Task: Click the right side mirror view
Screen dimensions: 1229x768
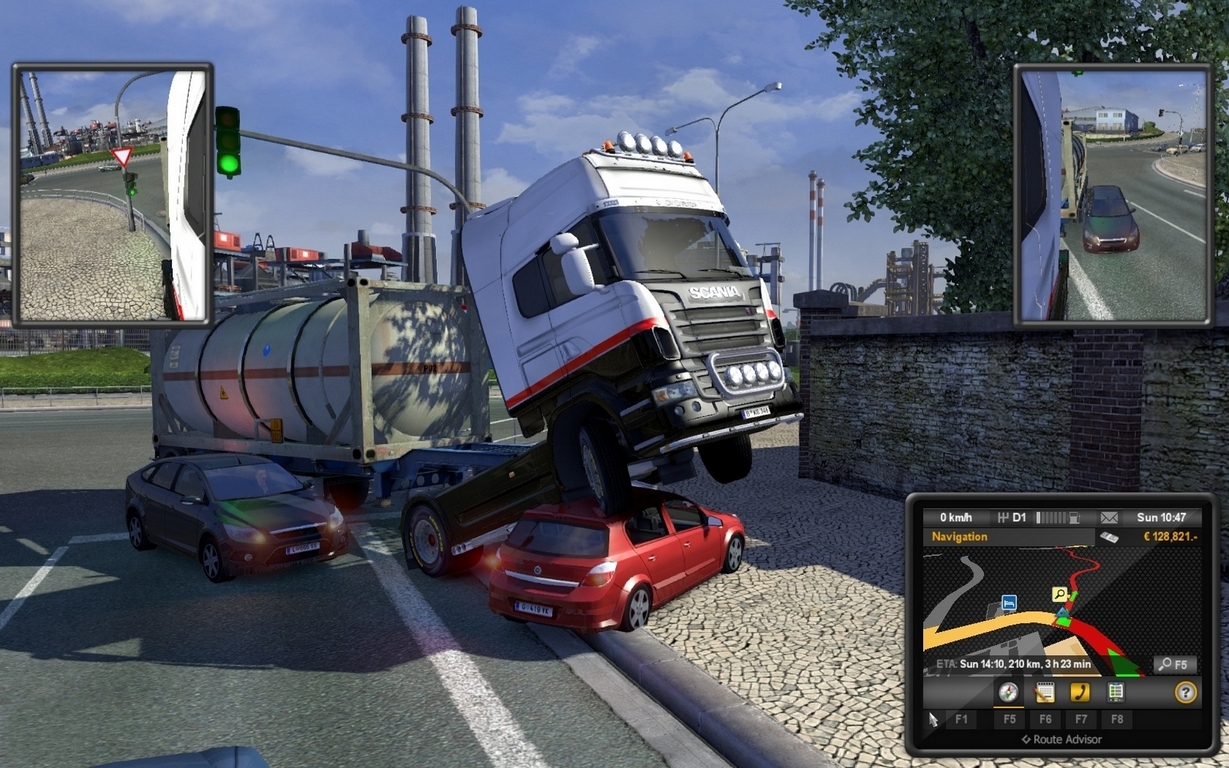Action: (1113, 195)
